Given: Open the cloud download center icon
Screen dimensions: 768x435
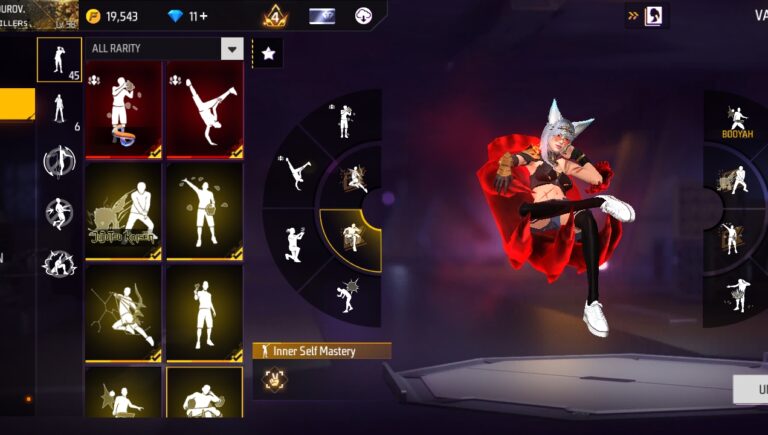Looking at the screenshot, I should 364,16.
